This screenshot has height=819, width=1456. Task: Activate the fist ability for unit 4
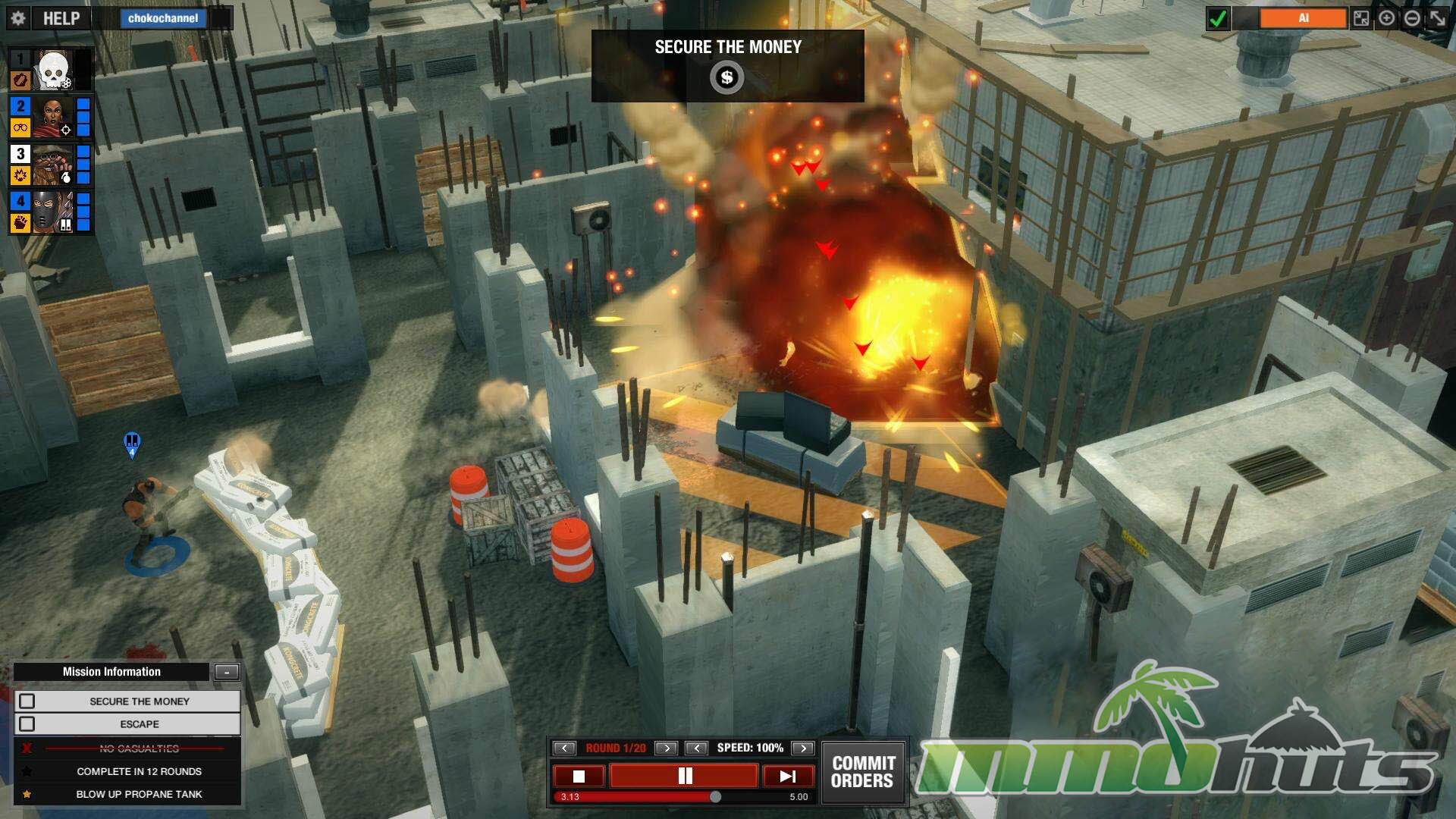20,222
